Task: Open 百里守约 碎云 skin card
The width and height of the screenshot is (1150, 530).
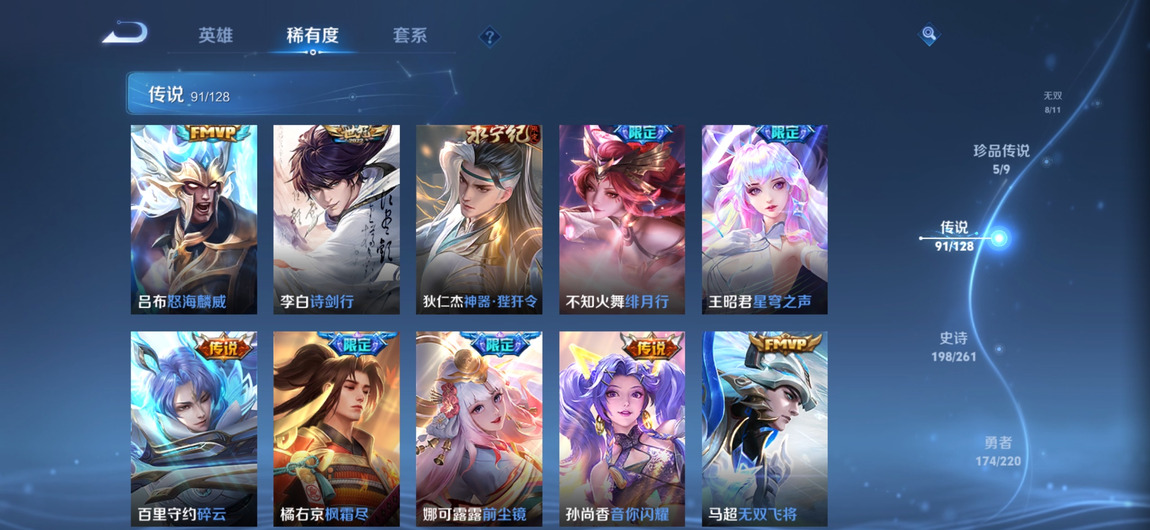Action: coord(194,428)
